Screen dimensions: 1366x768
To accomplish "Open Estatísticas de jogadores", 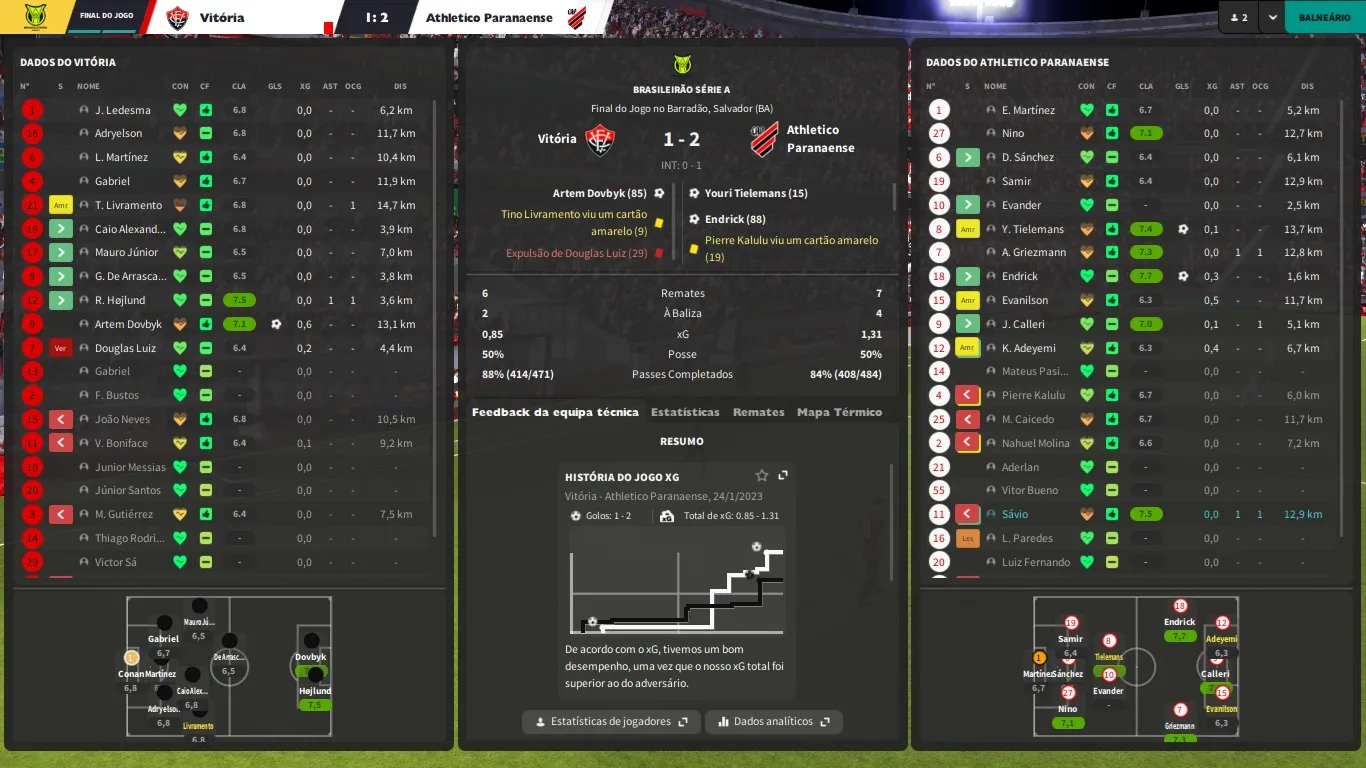I will point(611,721).
